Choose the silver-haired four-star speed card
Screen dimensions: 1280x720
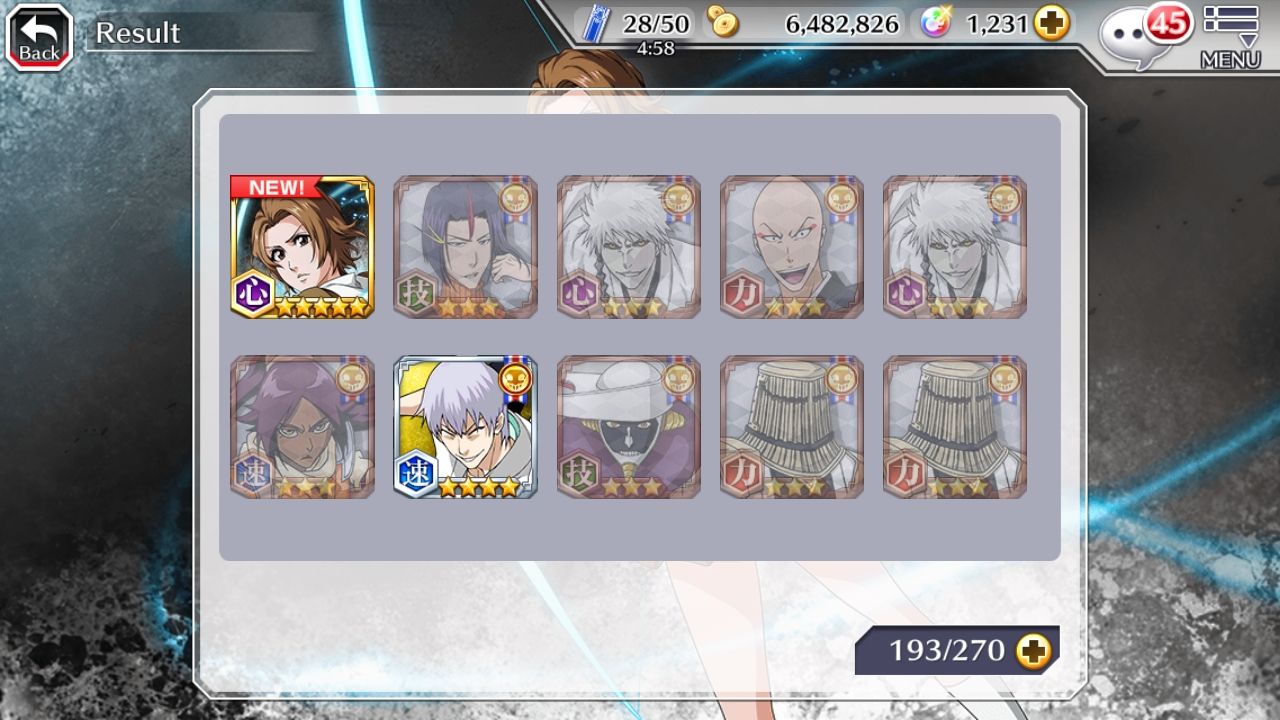465,427
